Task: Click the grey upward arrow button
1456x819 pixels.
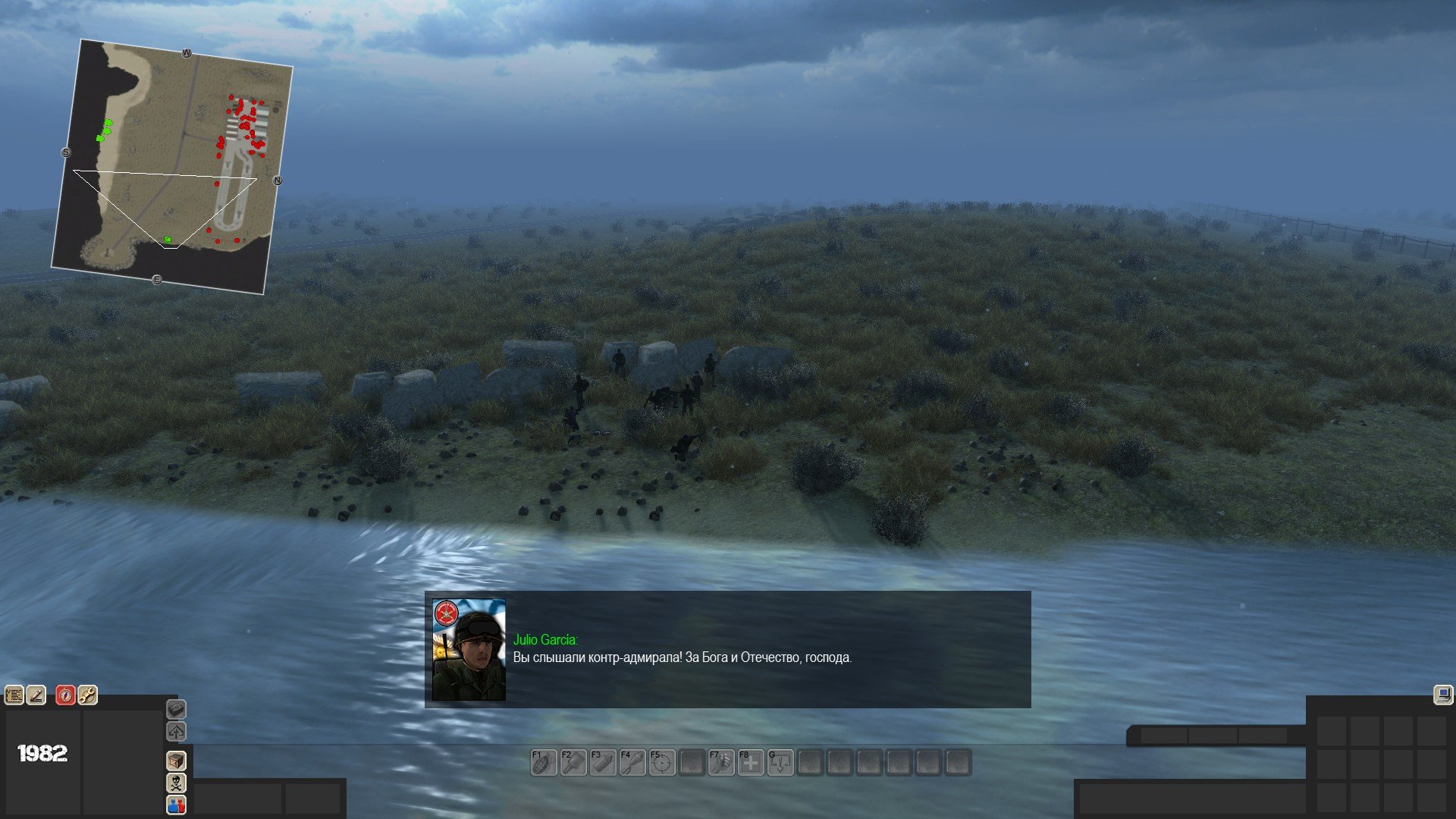Action: 176,732
